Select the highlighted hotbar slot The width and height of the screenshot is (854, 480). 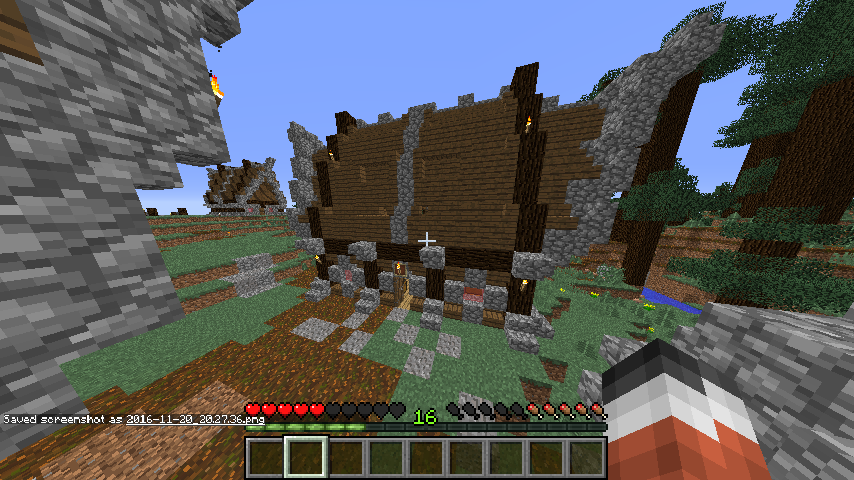pyautogui.click(x=305, y=458)
